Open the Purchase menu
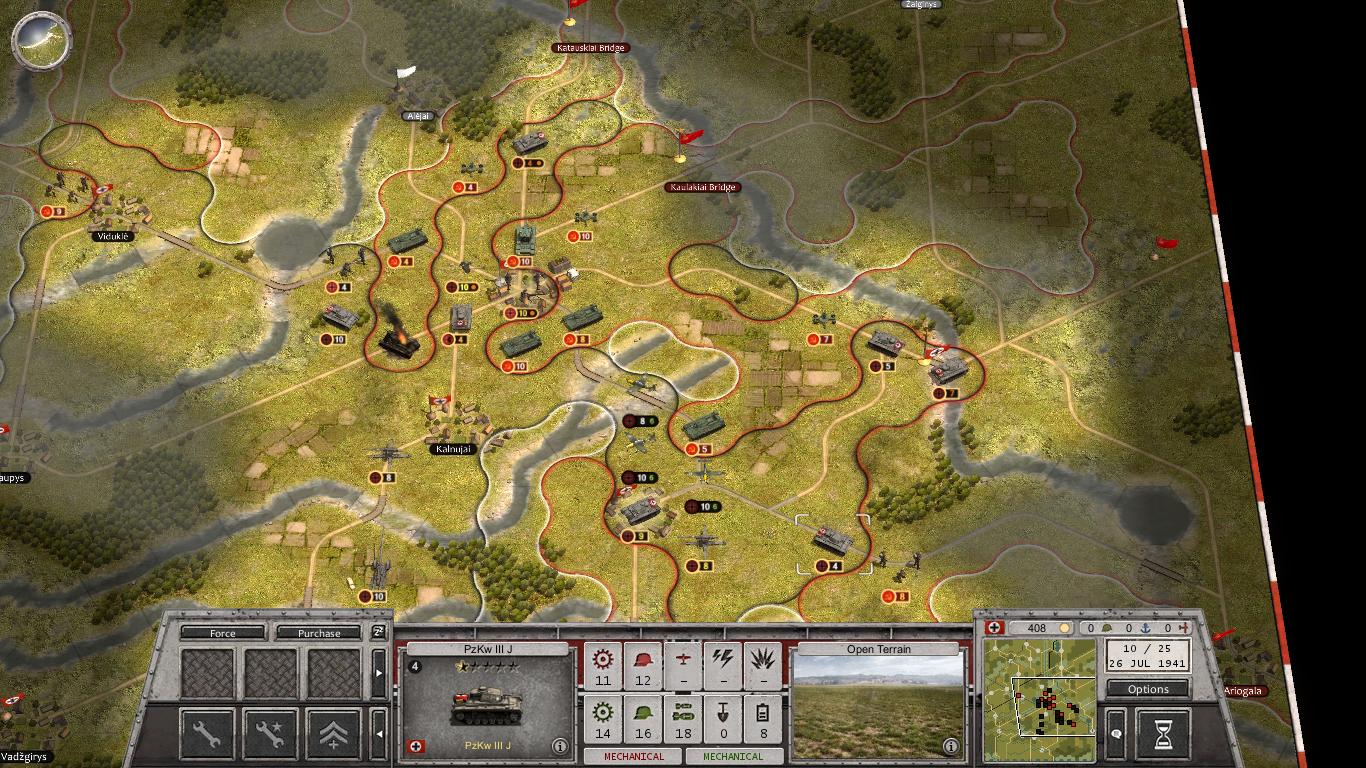Image resolution: width=1366 pixels, height=768 pixels. click(319, 633)
